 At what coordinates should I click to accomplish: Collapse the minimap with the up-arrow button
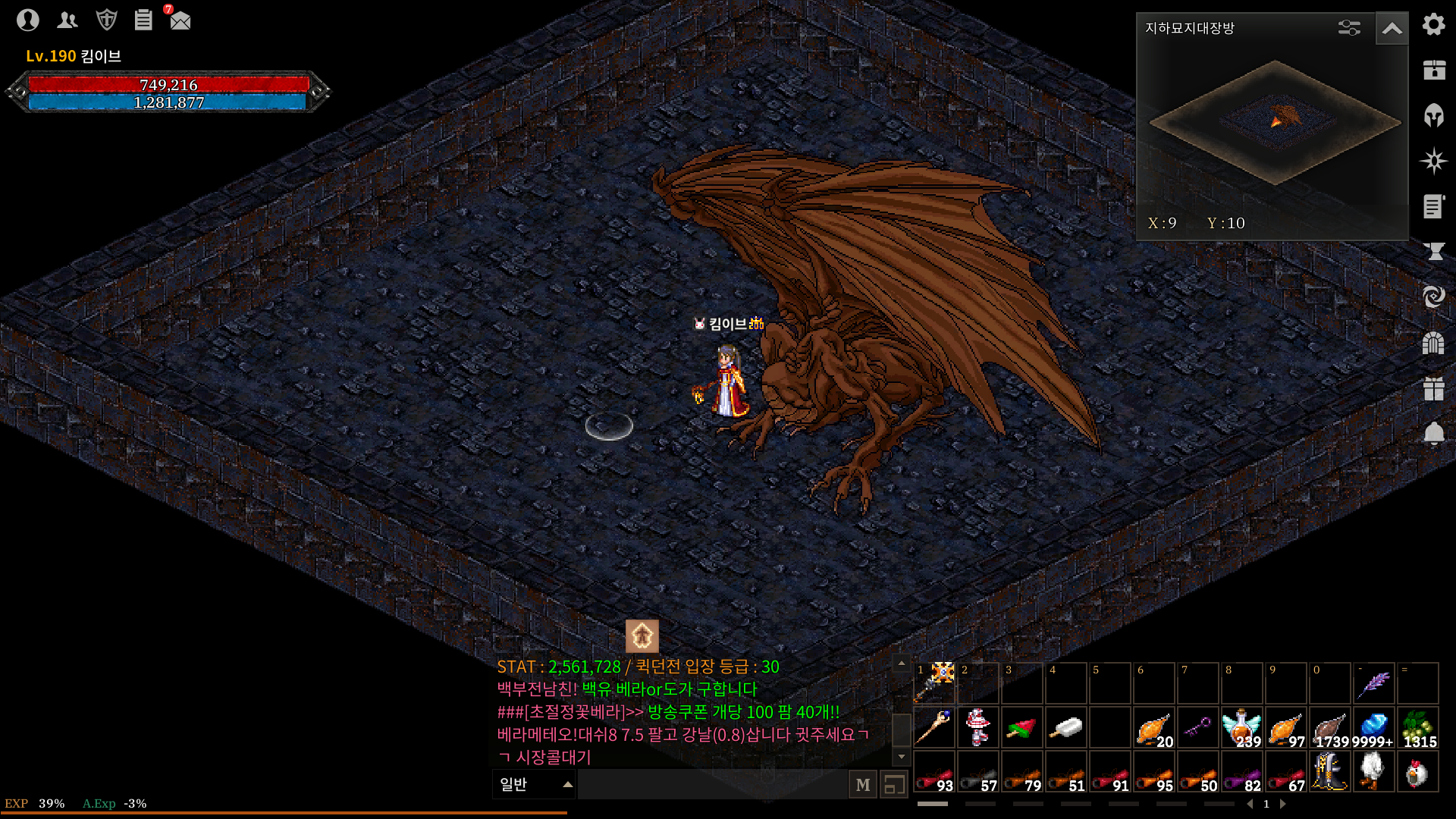(1392, 29)
